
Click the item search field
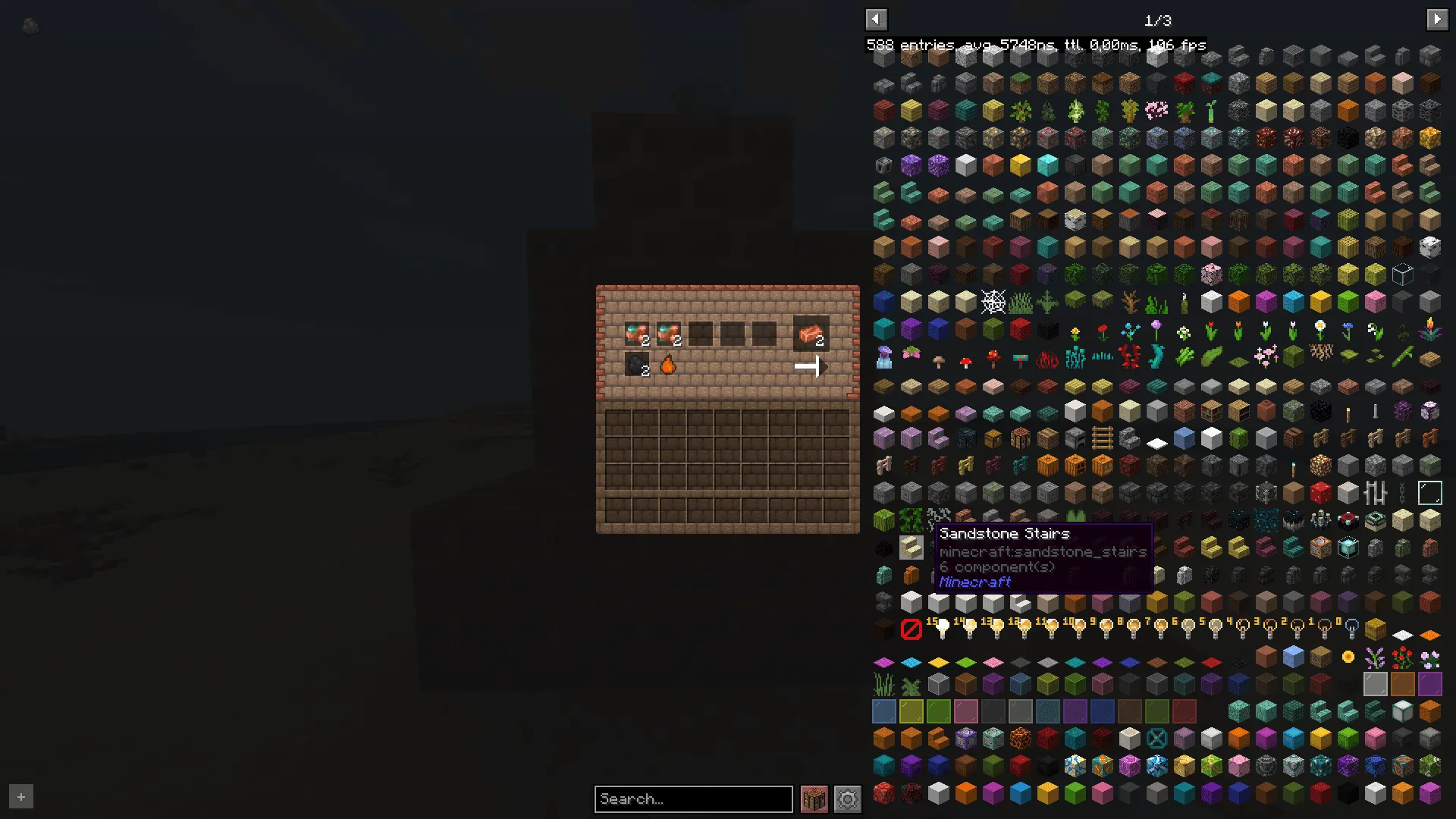[692, 799]
